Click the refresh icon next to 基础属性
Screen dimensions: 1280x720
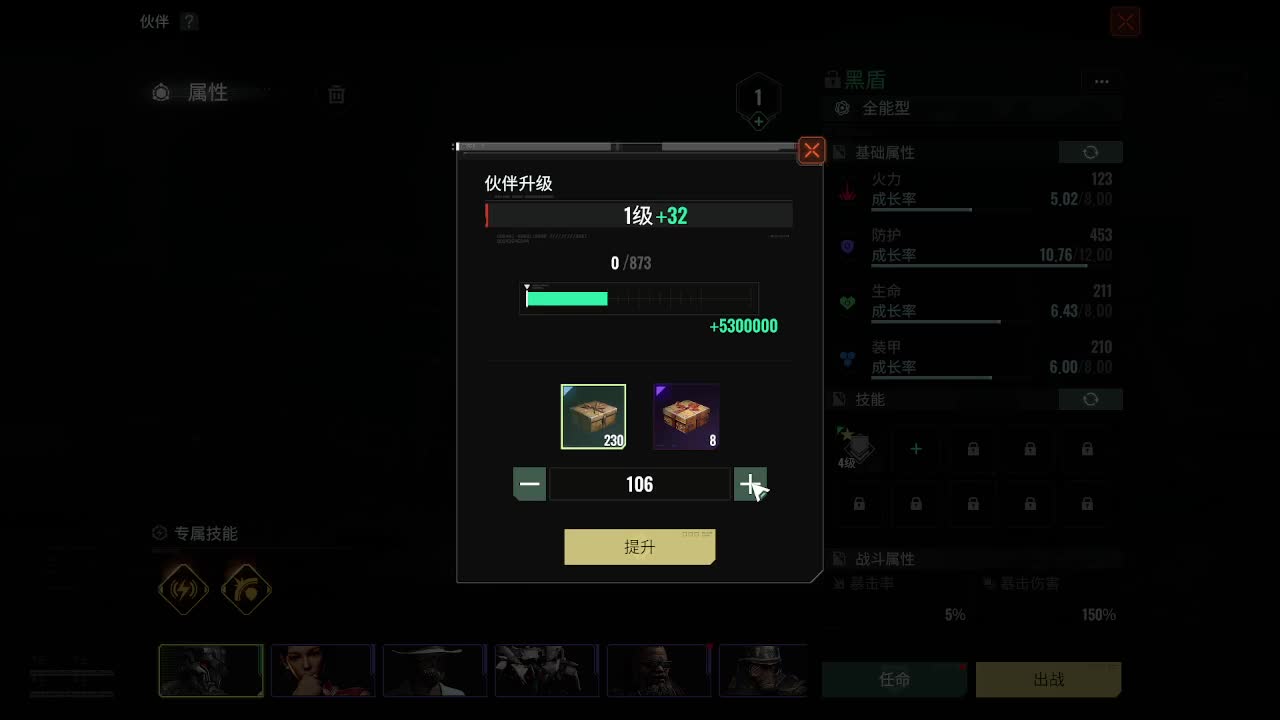click(1090, 152)
